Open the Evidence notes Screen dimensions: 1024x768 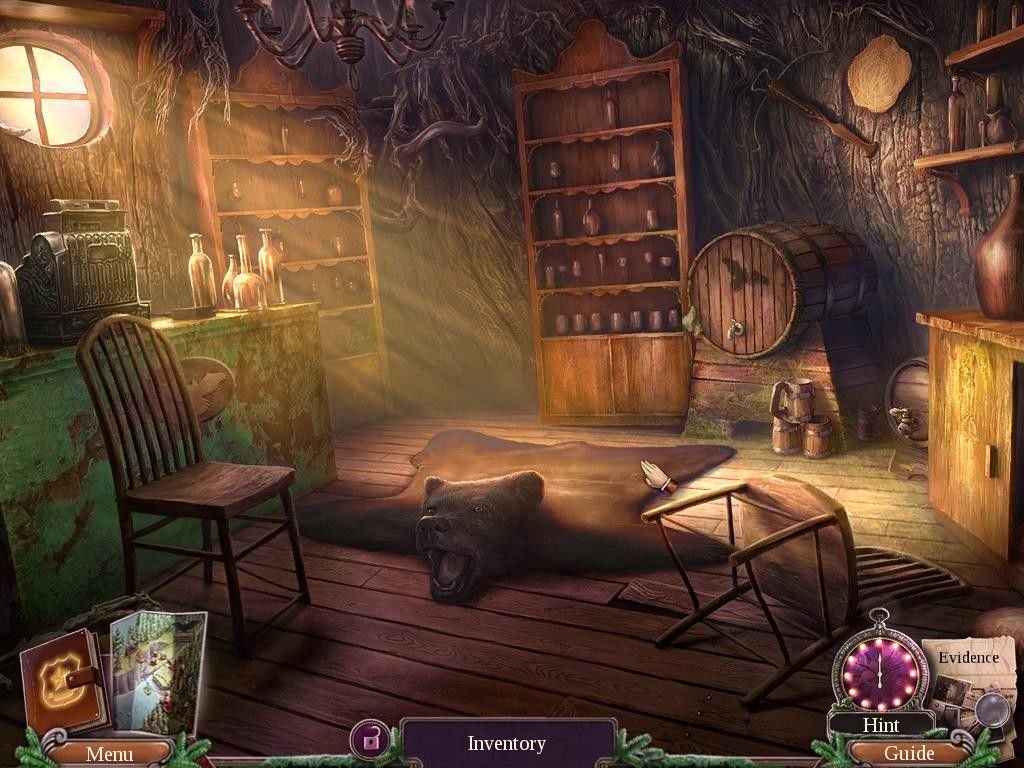pos(967,678)
